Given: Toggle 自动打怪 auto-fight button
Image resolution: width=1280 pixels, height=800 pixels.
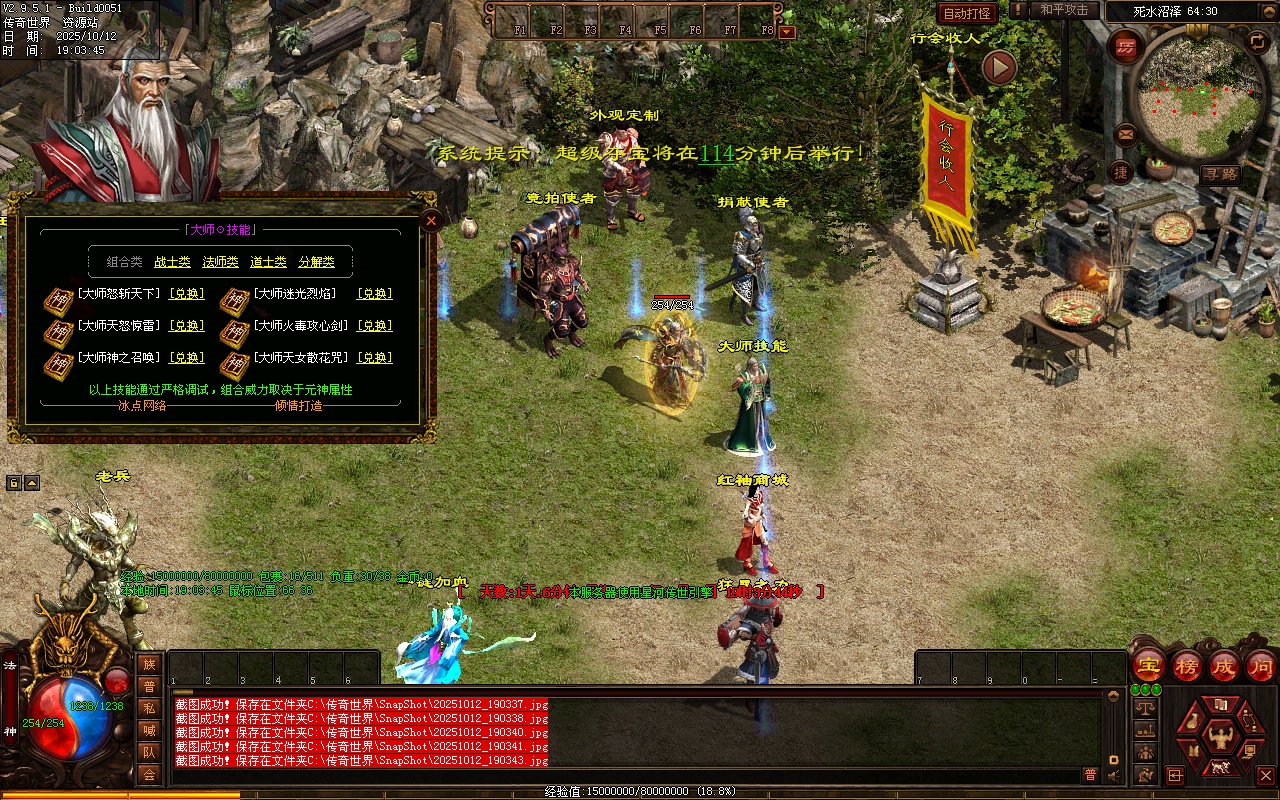Looking at the screenshot, I should pos(967,13).
